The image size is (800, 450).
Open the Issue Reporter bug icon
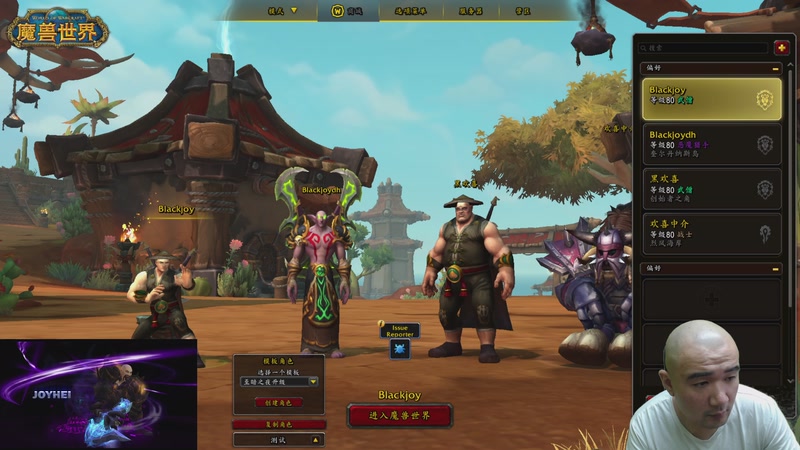[x=400, y=348]
